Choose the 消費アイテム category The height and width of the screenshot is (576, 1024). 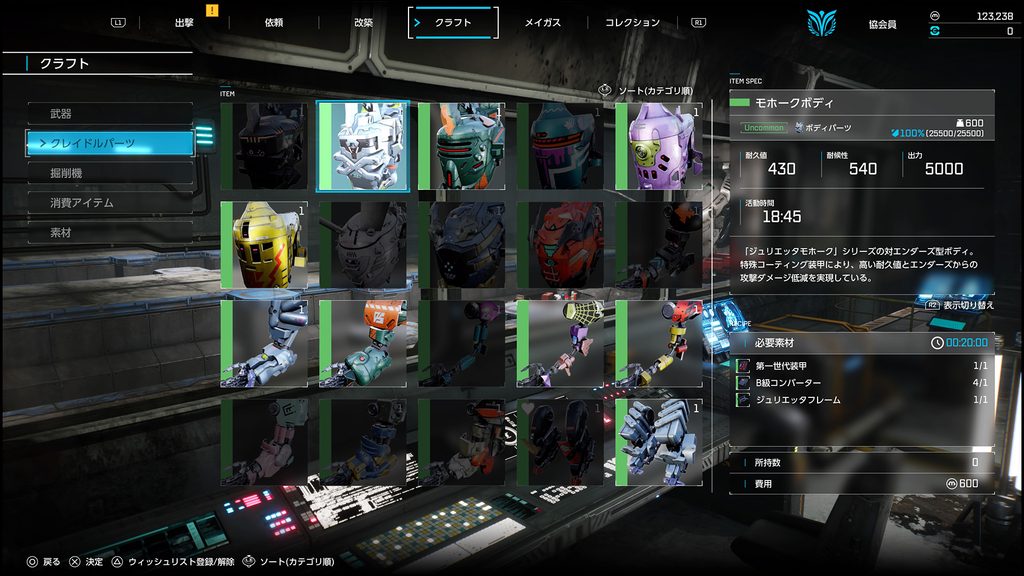click(x=110, y=203)
